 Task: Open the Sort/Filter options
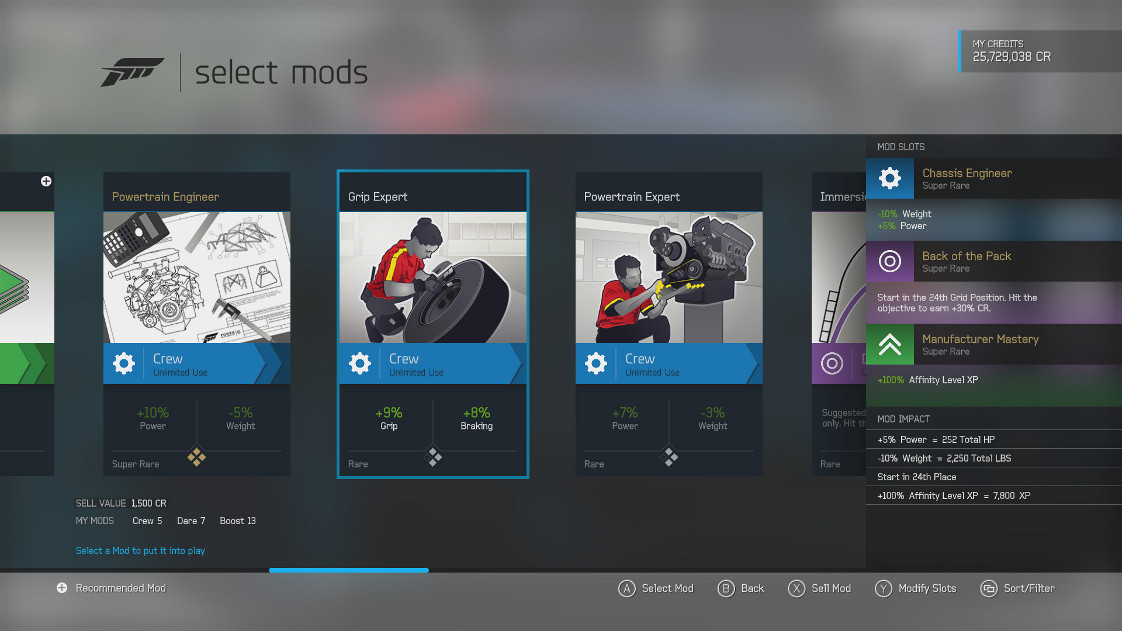[x=1018, y=589]
